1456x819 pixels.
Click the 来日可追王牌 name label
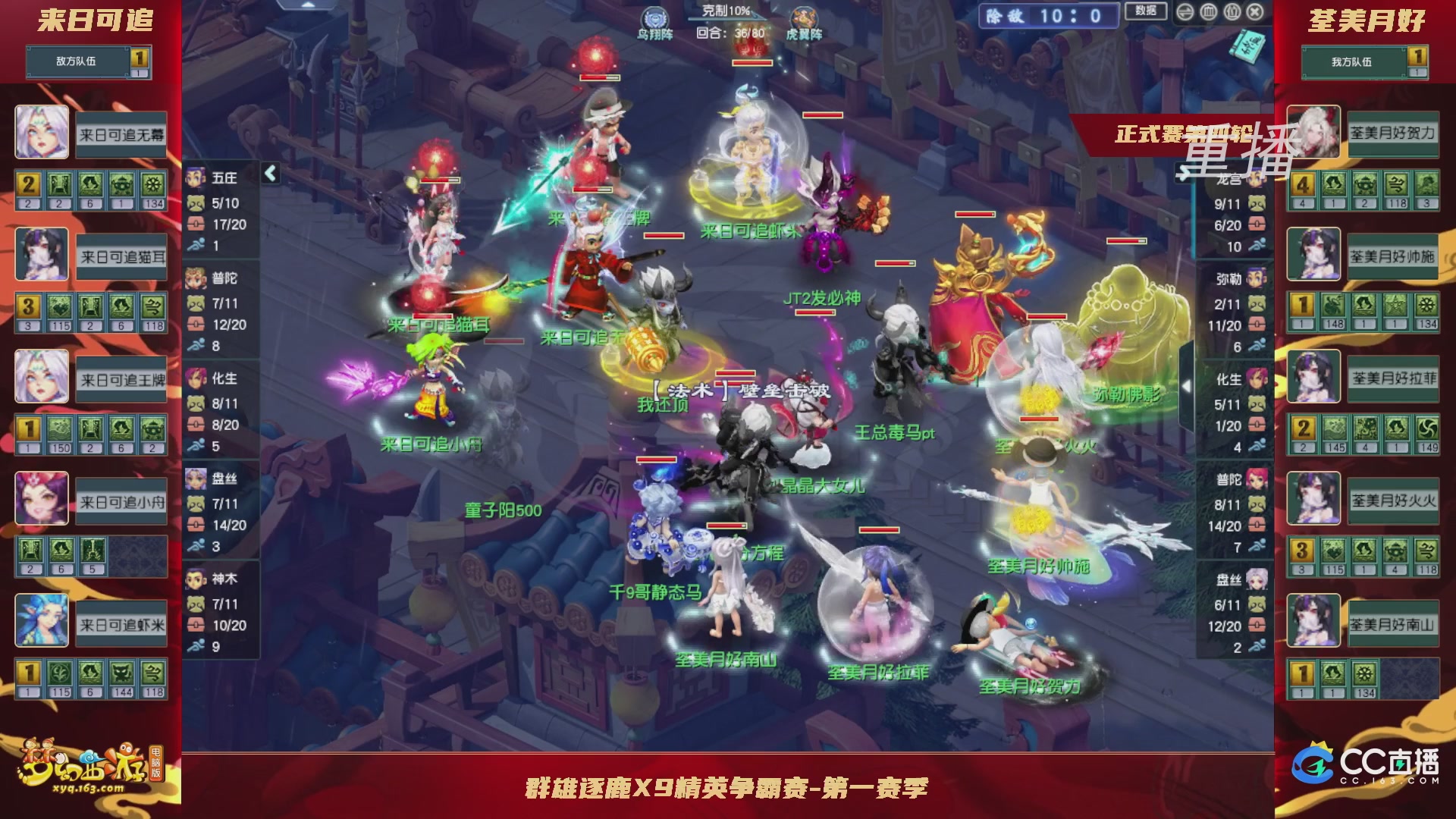click(x=120, y=381)
